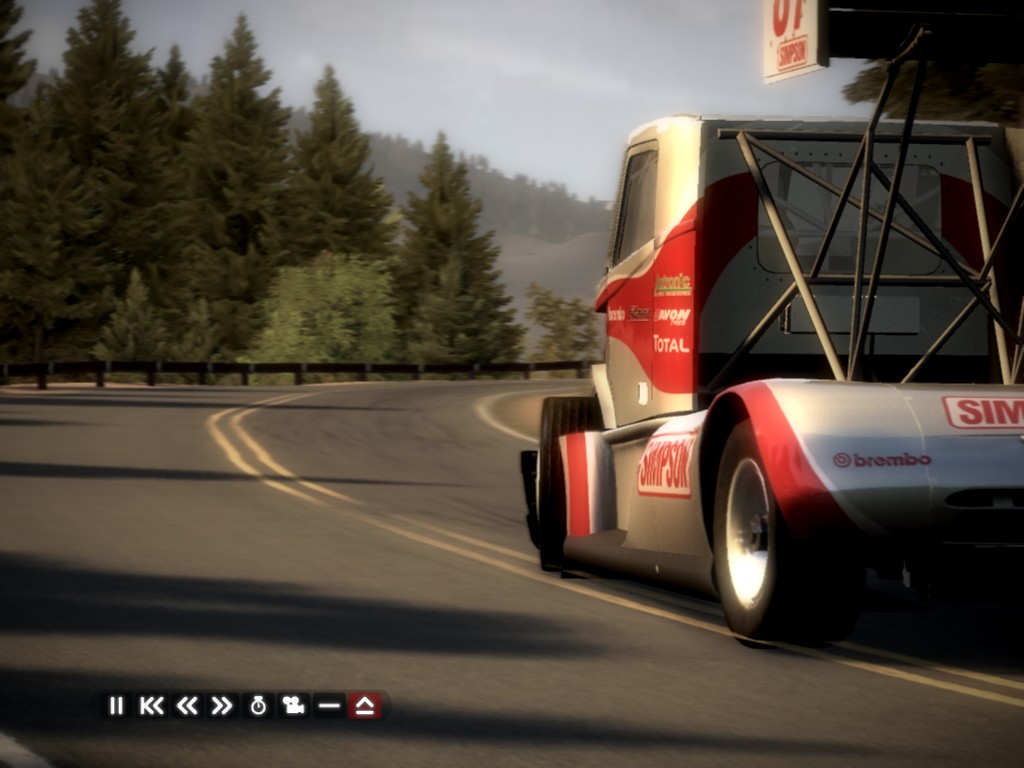
Task: Click the stopwatch icon
Action: coord(258,705)
